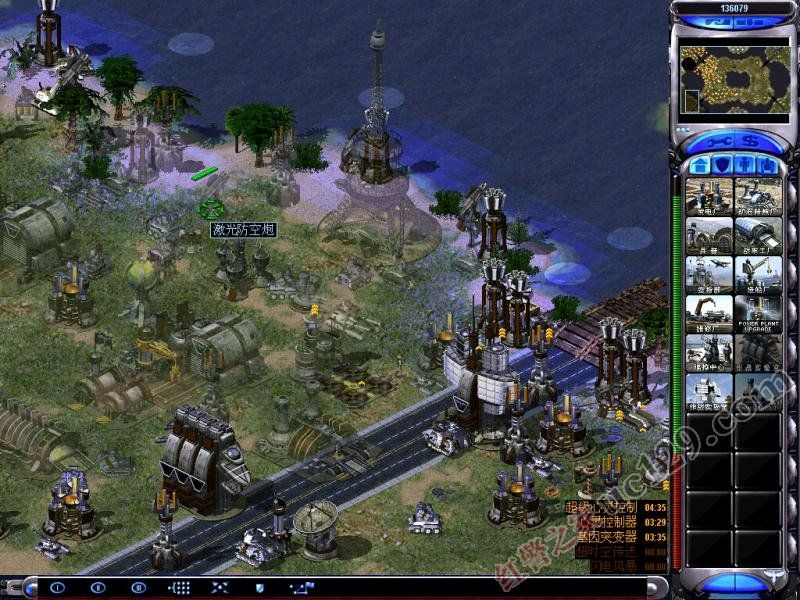Switch to the vehicles build tab
Screen dimensions: 800x600
coord(767,163)
